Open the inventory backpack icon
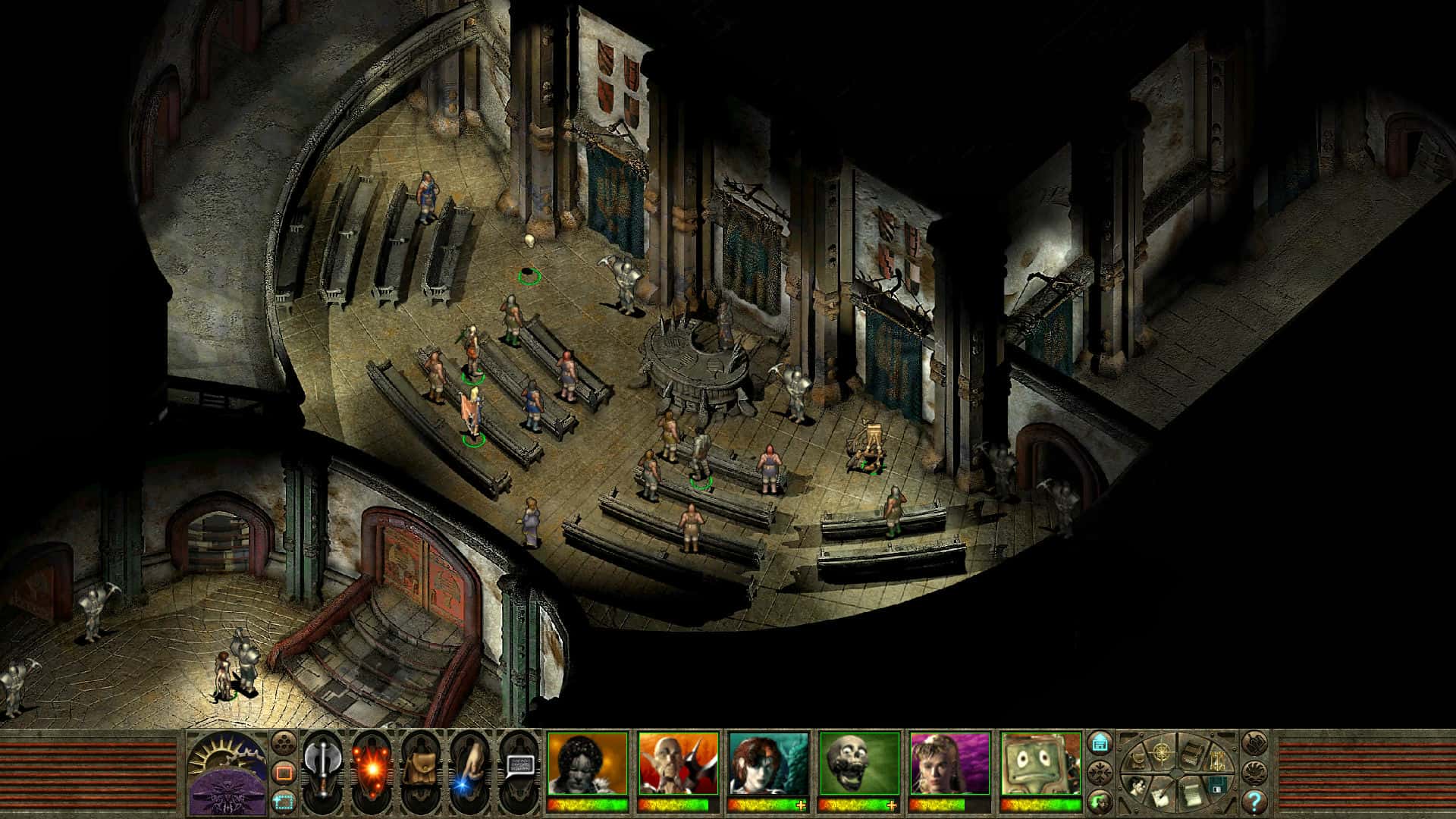Screen dimensions: 1456x819 click(419, 767)
